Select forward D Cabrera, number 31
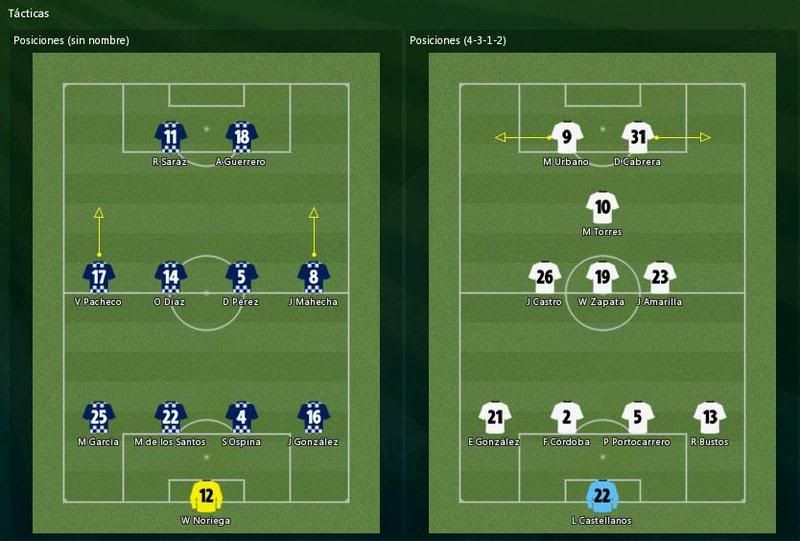 [x=638, y=137]
